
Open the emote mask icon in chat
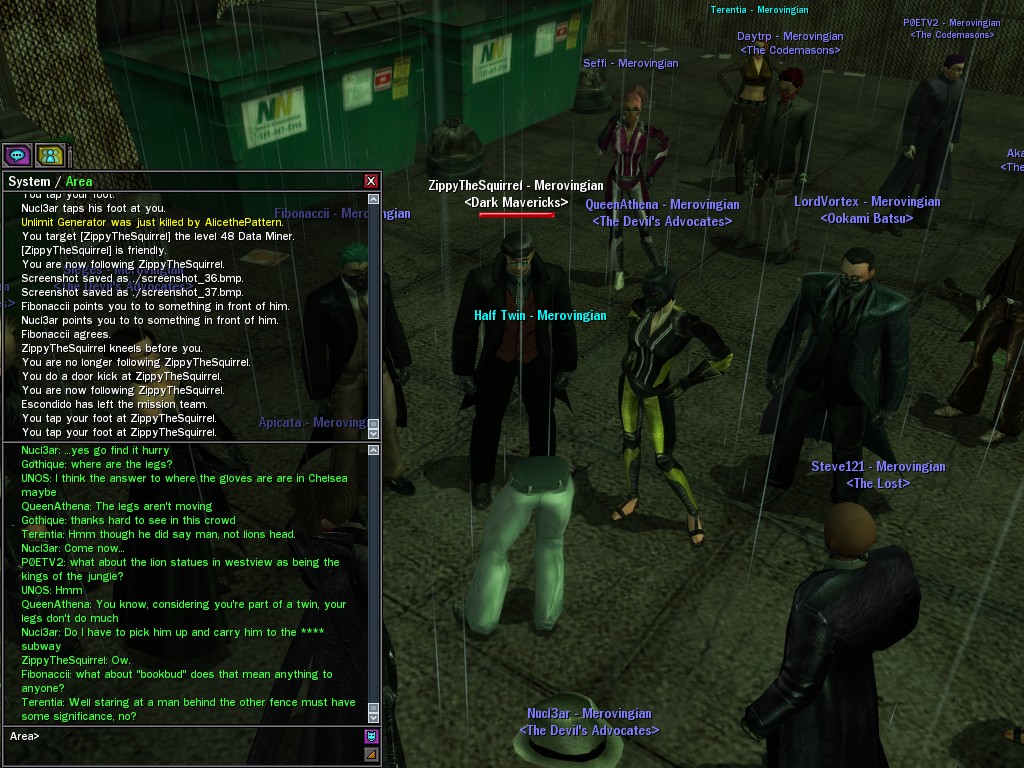click(x=372, y=737)
